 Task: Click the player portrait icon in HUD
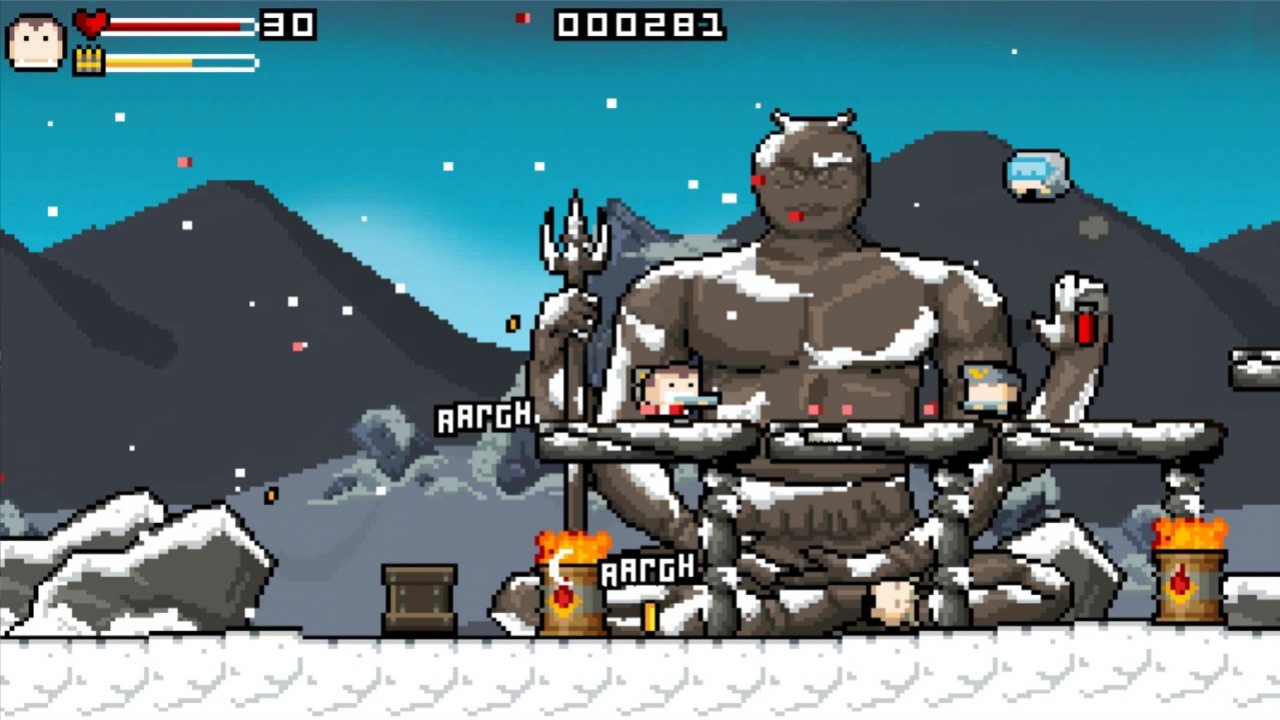37,40
